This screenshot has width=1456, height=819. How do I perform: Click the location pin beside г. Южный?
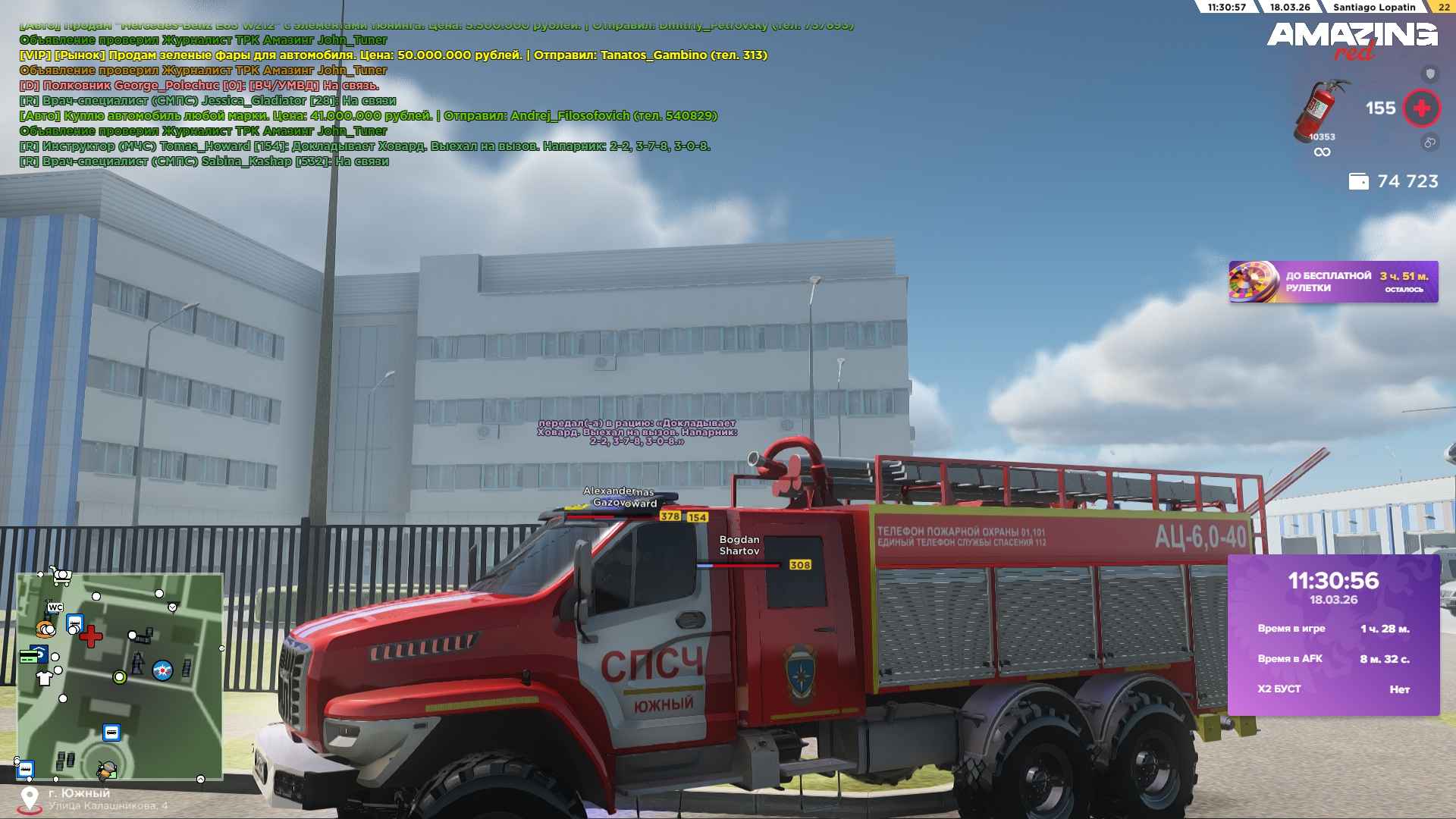30,799
